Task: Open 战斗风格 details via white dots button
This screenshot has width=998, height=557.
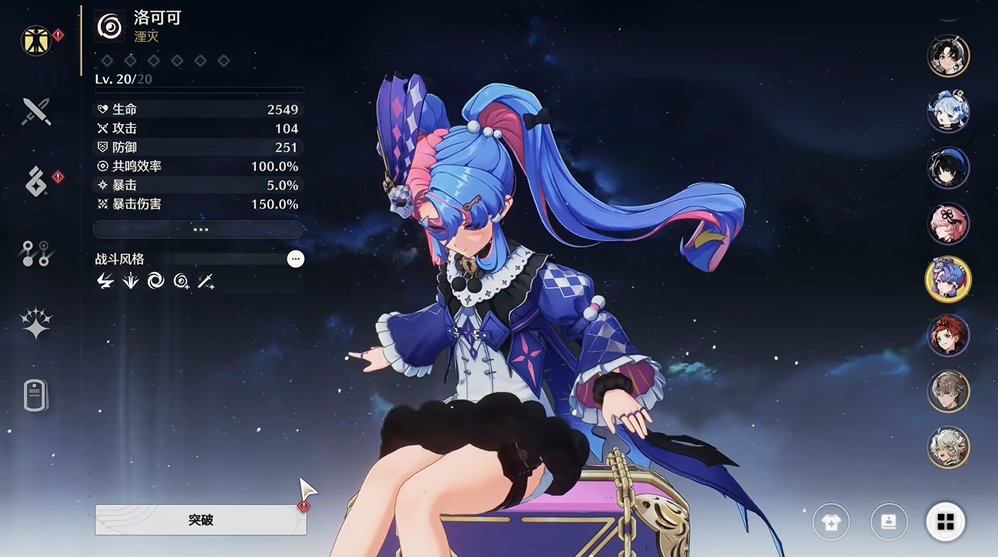Action: pos(295,259)
